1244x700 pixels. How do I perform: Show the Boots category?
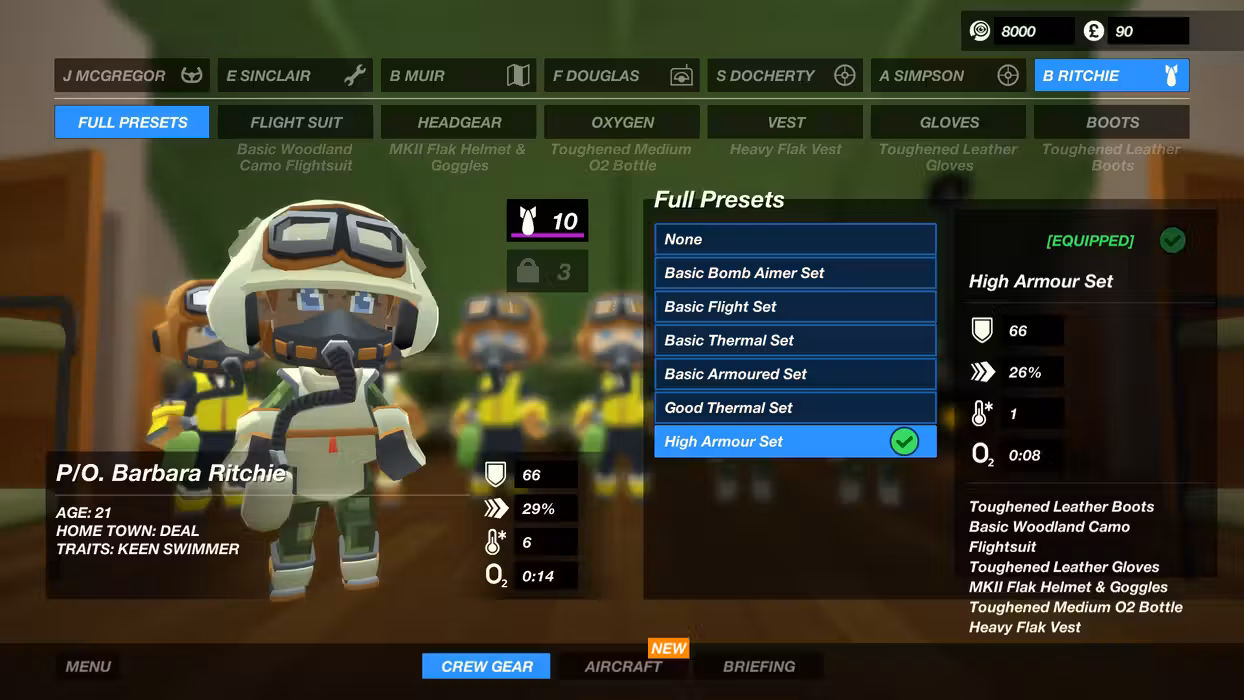coord(1112,122)
